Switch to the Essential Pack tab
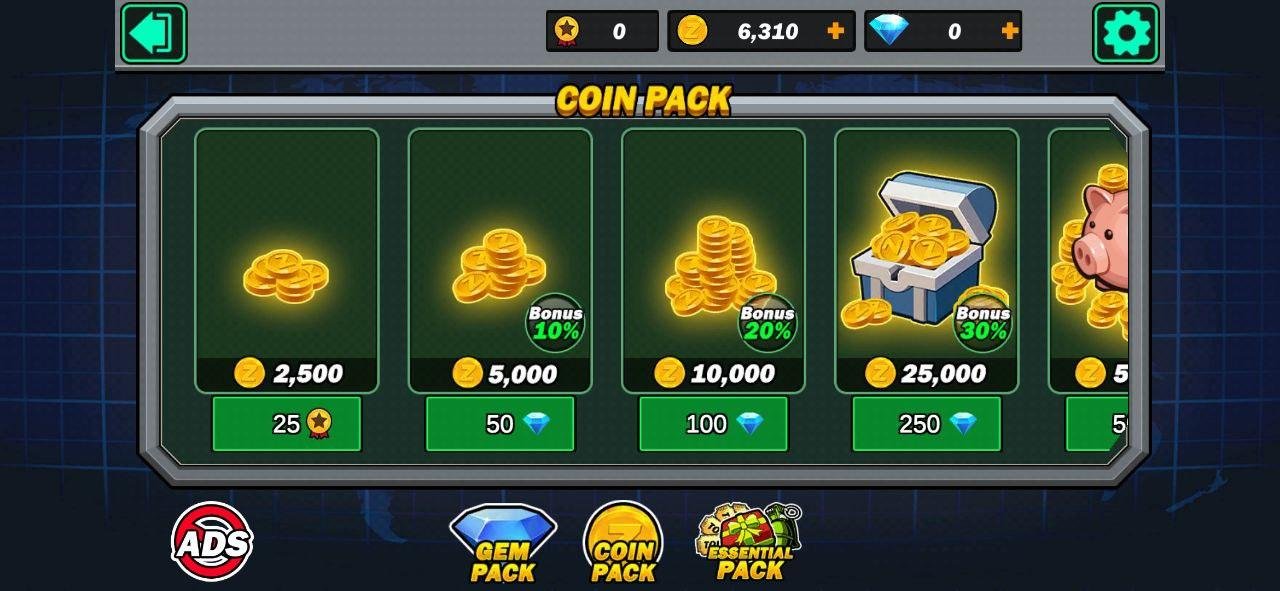 point(750,545)
